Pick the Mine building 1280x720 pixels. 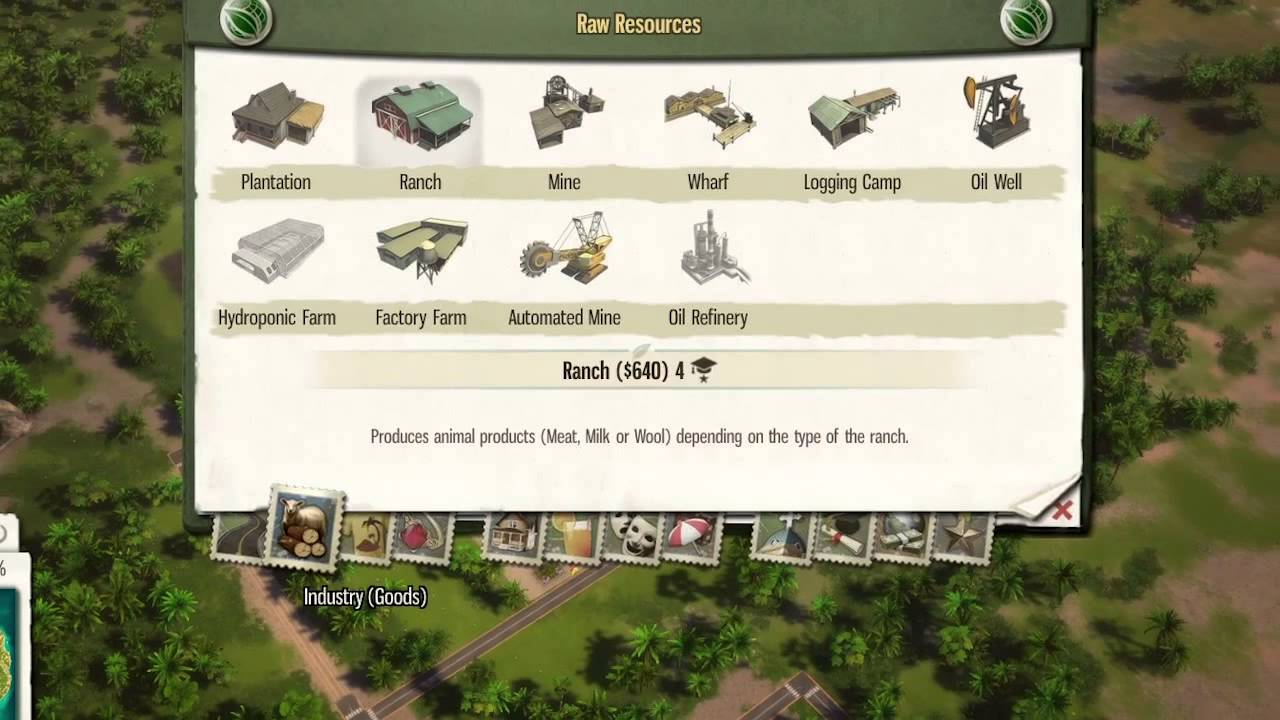[x=564, y=115]
